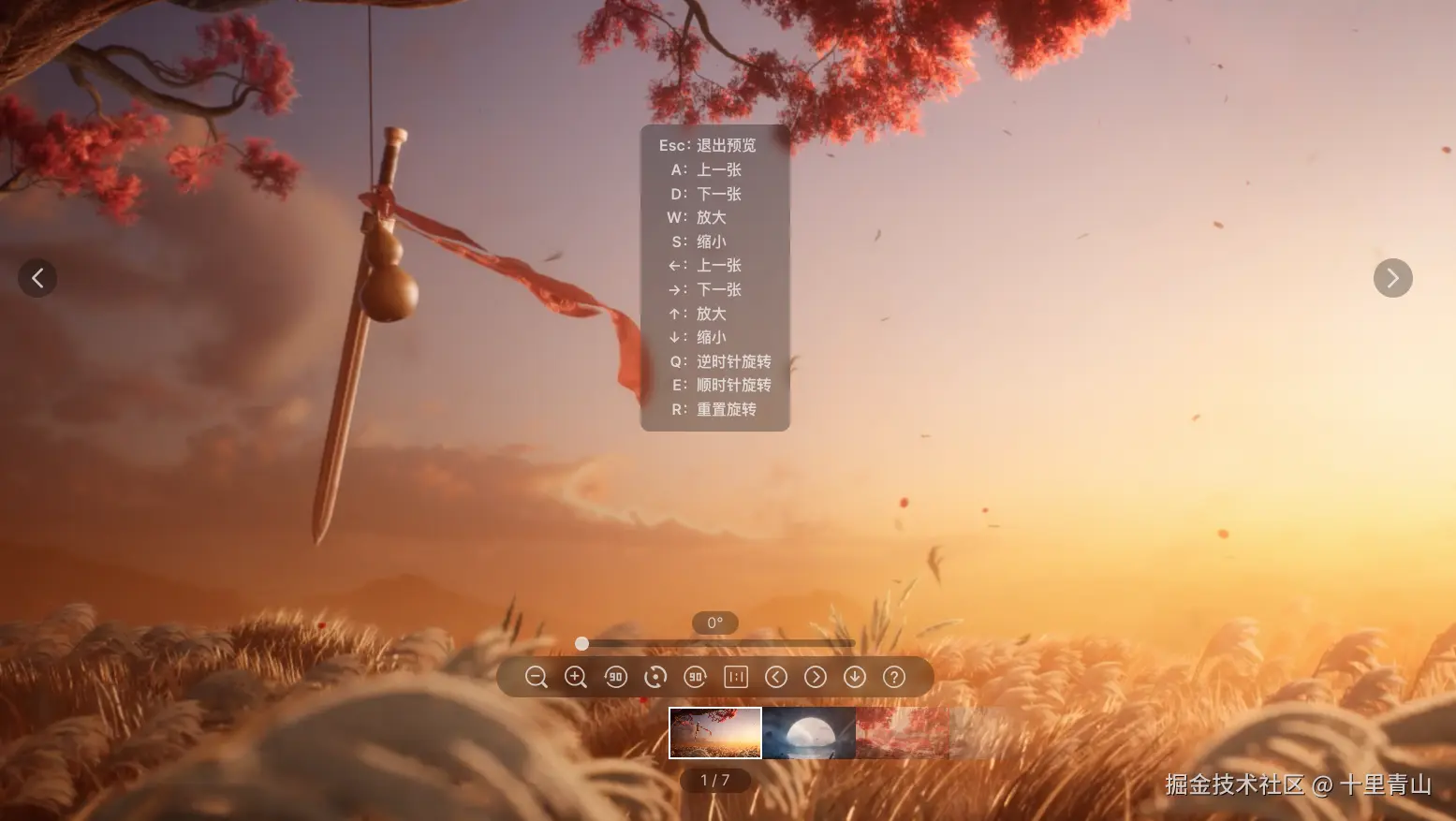Screen dimensions: 1456x821
Task: Rotate image 90 degrees clockwise
Action: tap(695, 677)
